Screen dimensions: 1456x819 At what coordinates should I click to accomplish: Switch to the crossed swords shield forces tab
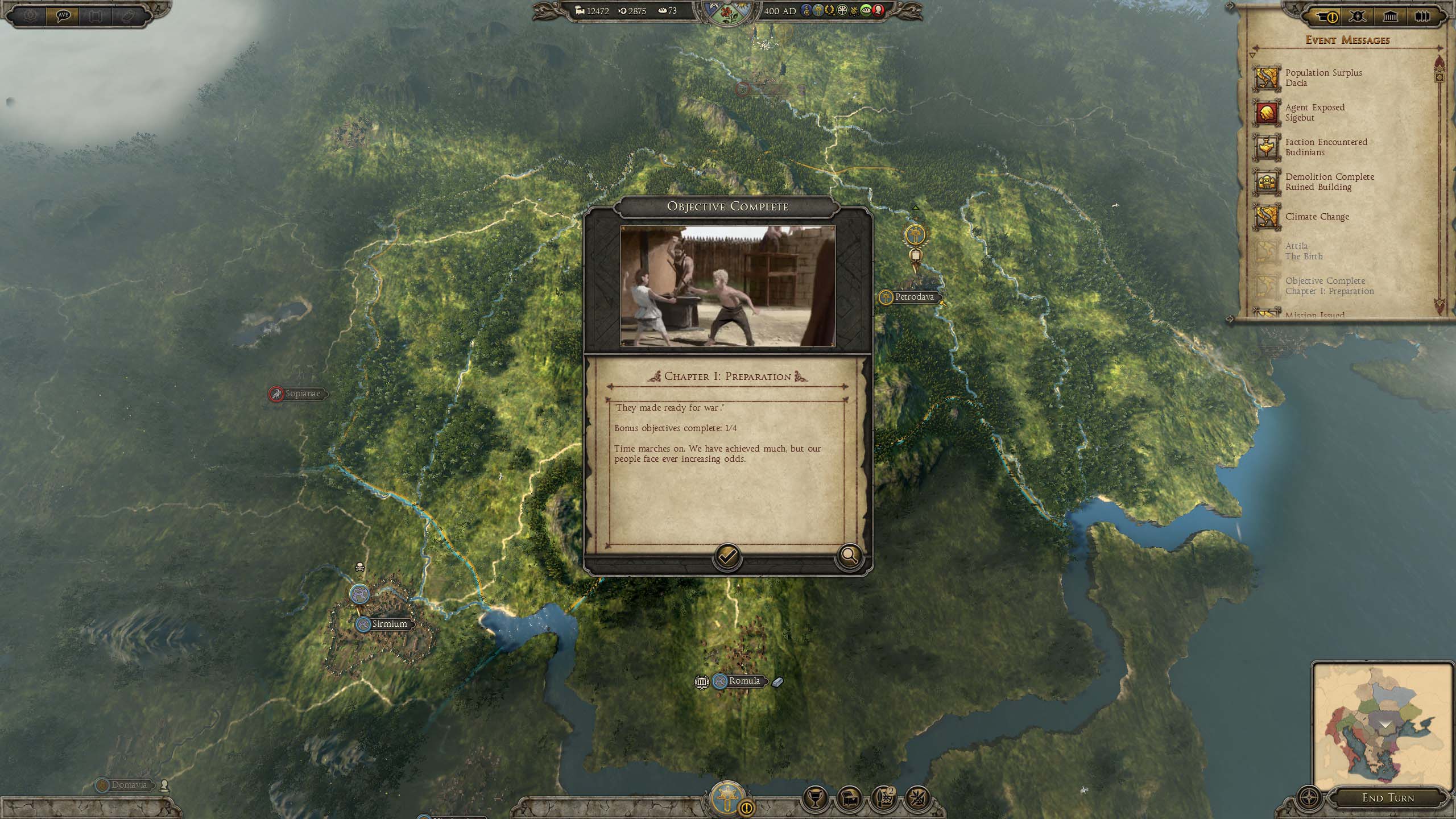1358,16
